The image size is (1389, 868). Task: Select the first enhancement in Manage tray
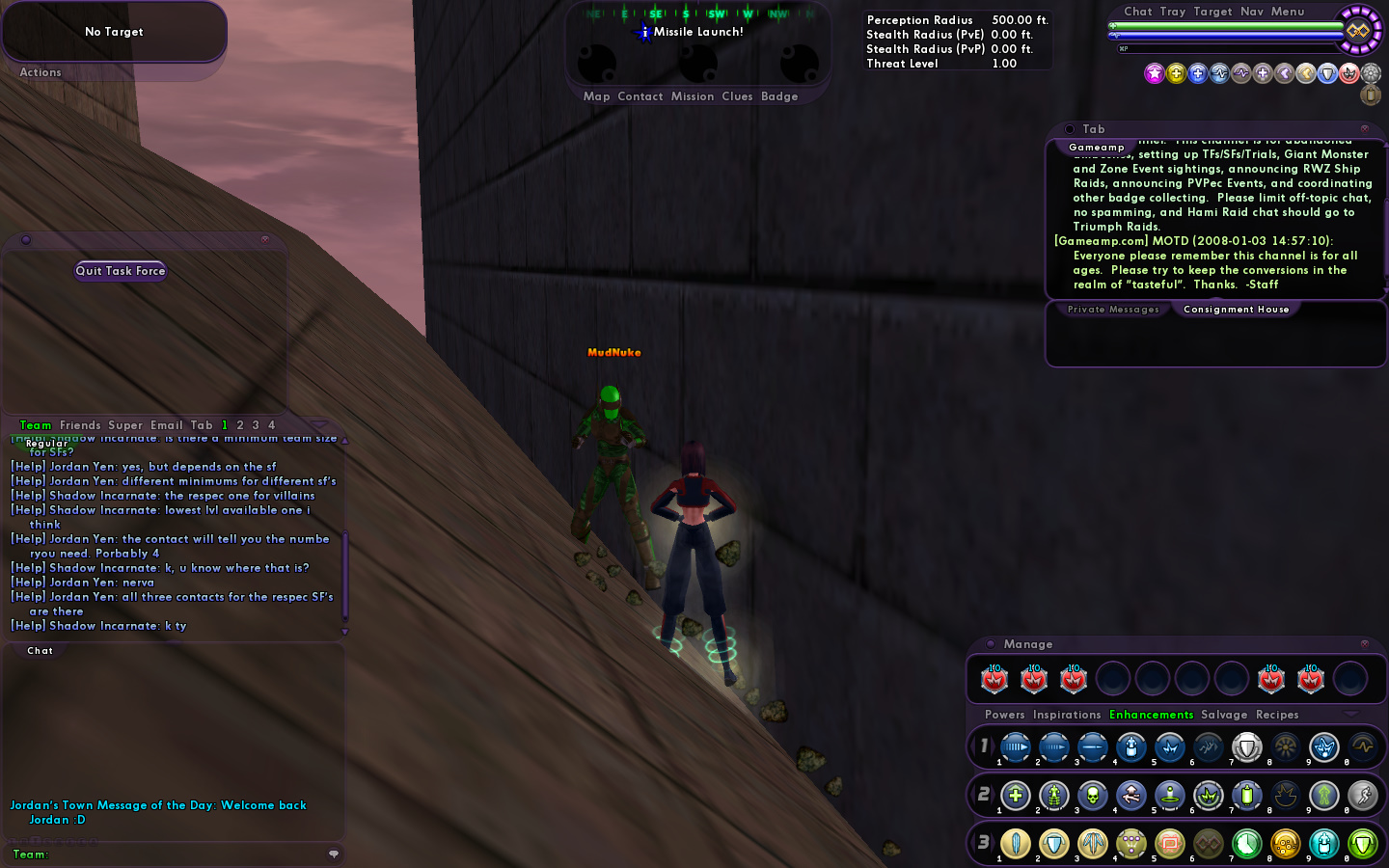coord(994,679)
